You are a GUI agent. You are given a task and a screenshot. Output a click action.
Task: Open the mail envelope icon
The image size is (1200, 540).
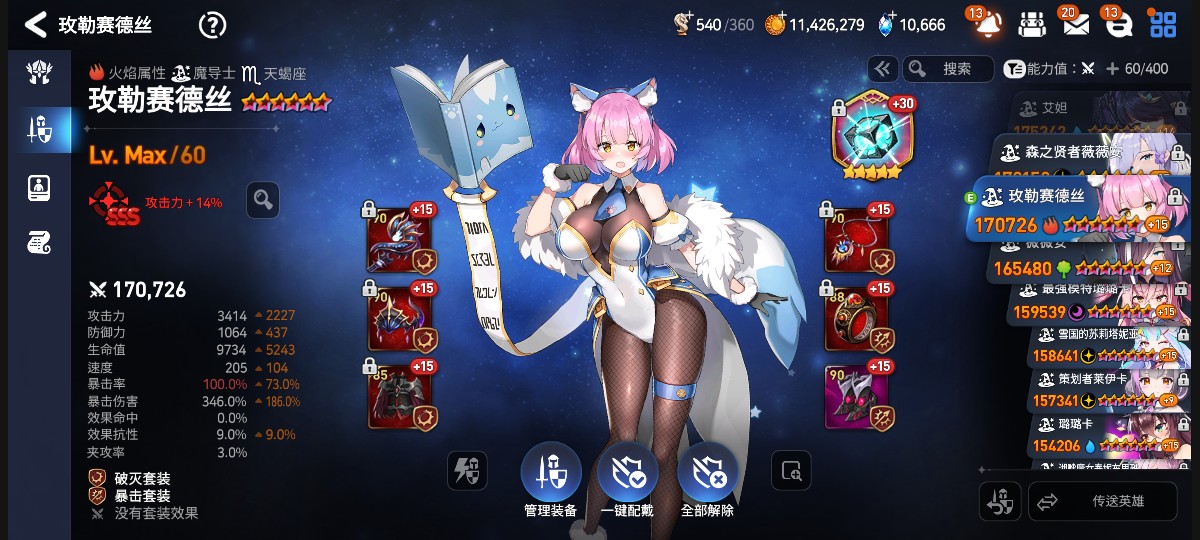point(1075,24)
